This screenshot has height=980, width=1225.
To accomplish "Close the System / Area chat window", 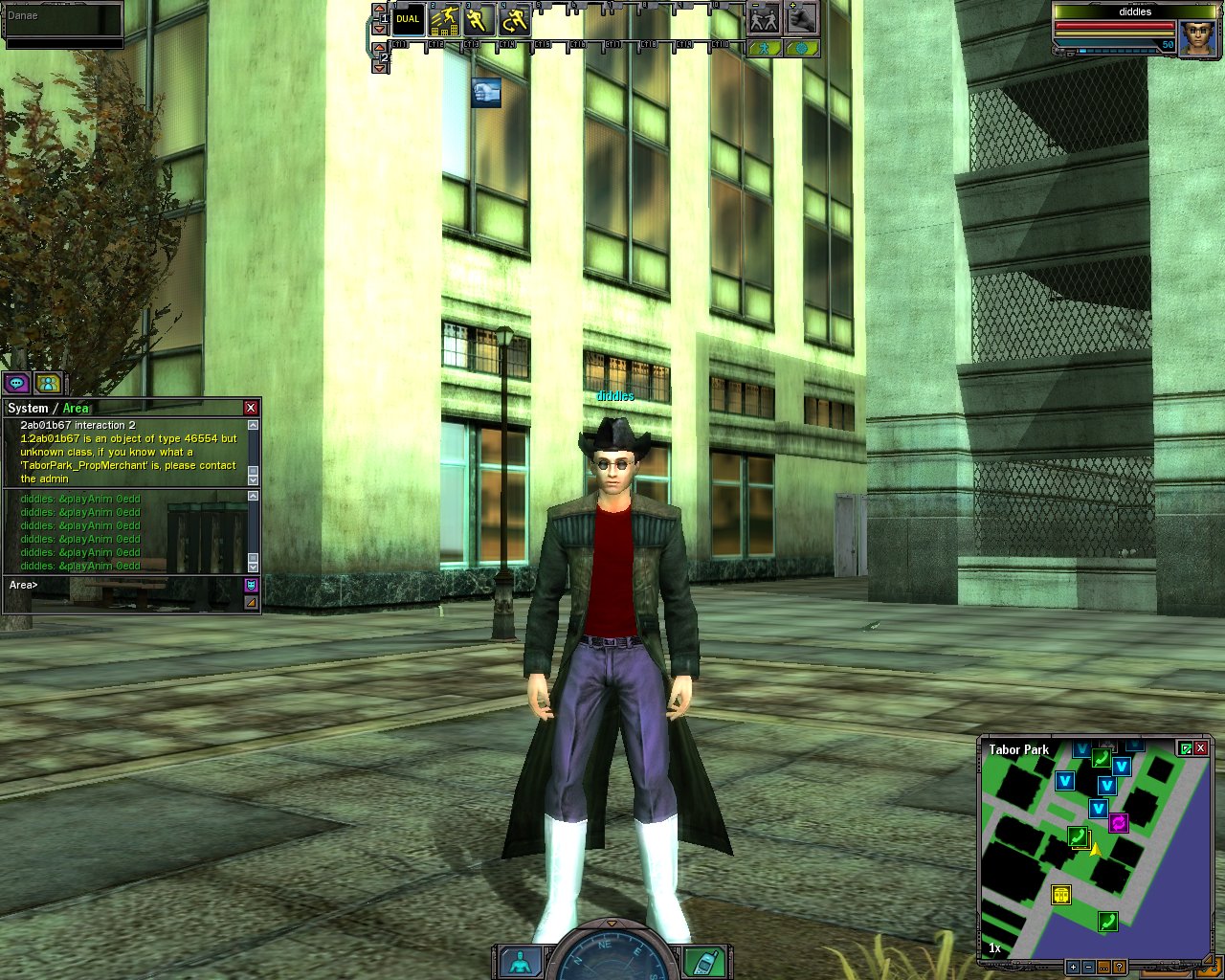I will pyautogui.click(x=251, y=408).
